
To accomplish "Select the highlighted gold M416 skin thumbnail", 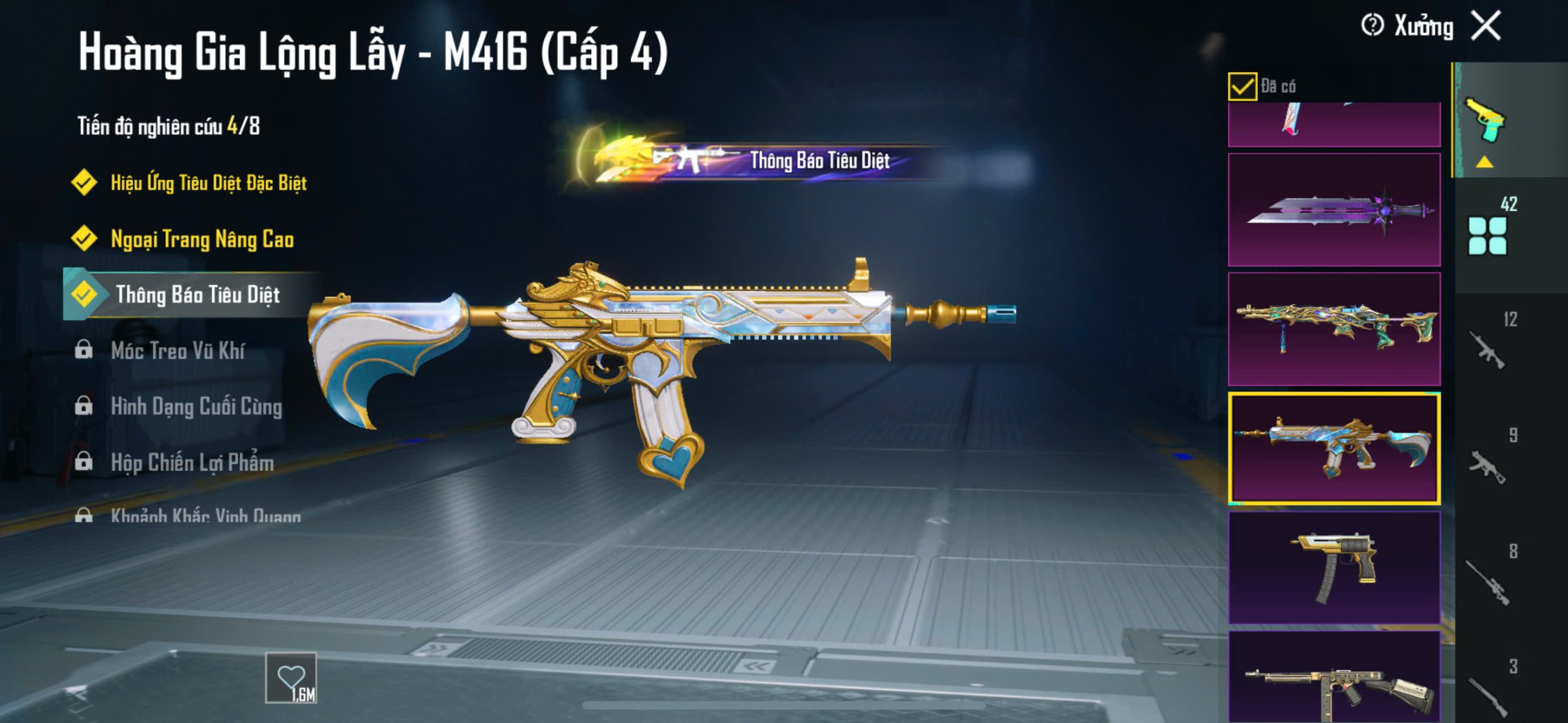I will coord(1334,449).
